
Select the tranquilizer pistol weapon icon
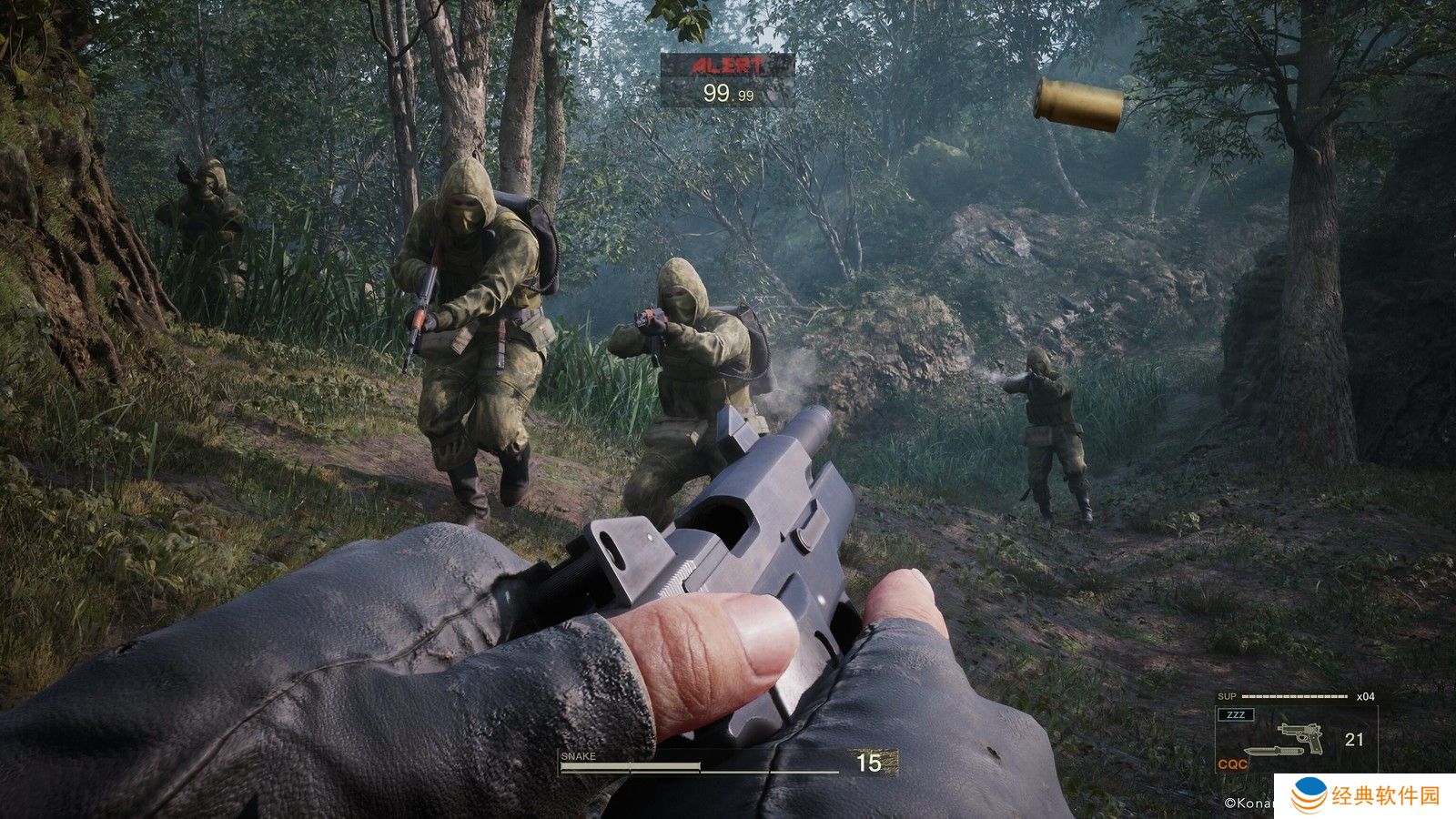1300,736
